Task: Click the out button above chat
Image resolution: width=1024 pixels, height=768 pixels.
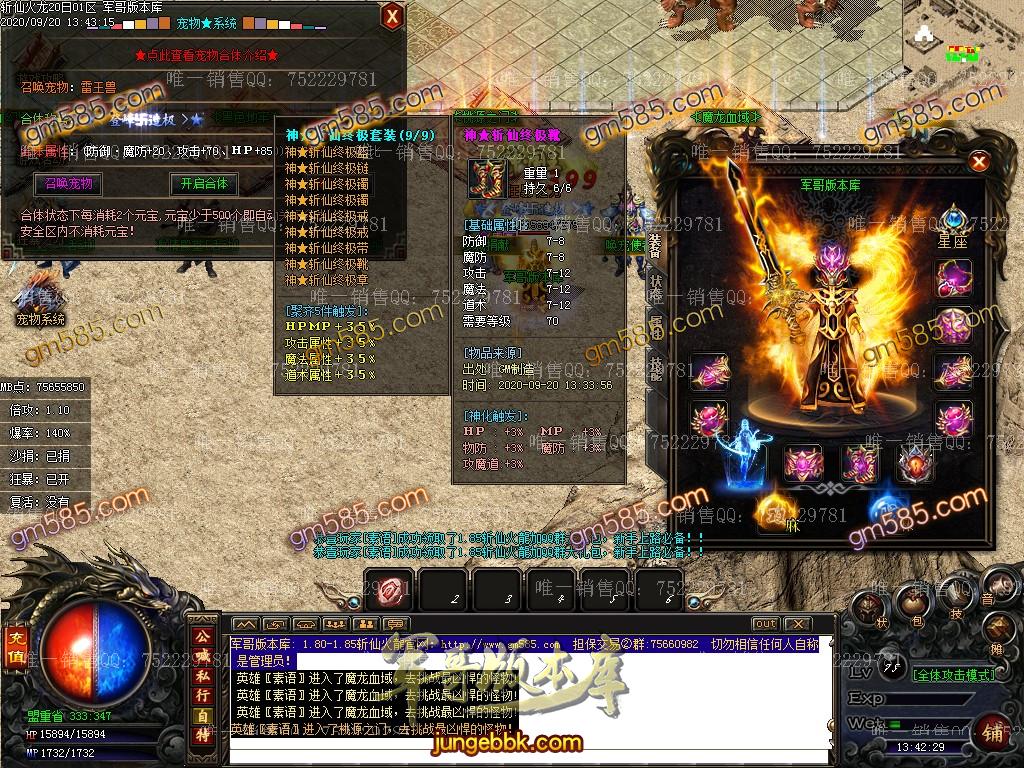Action: 765,625
